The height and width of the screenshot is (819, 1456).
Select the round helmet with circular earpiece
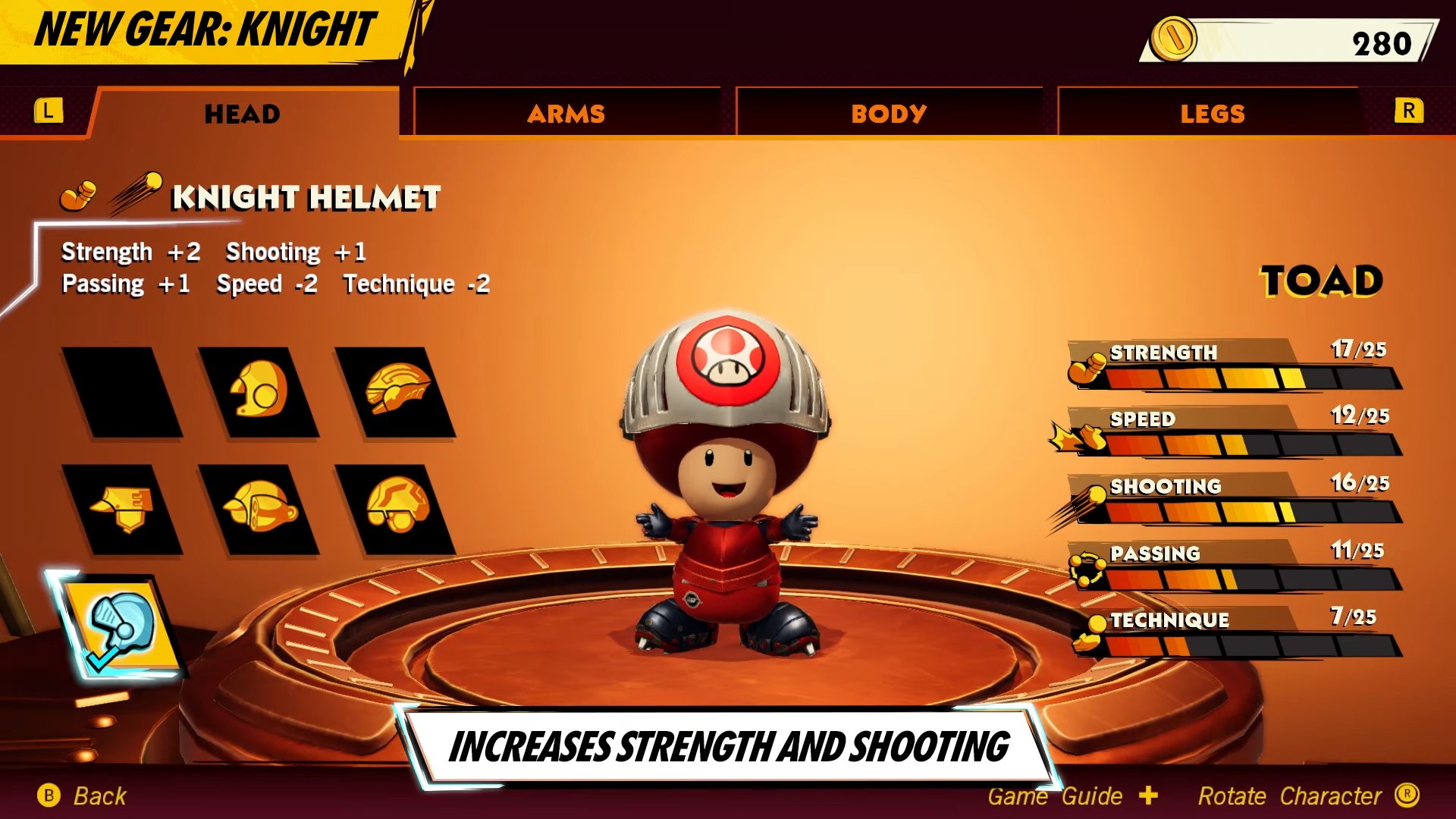point(258,392)
